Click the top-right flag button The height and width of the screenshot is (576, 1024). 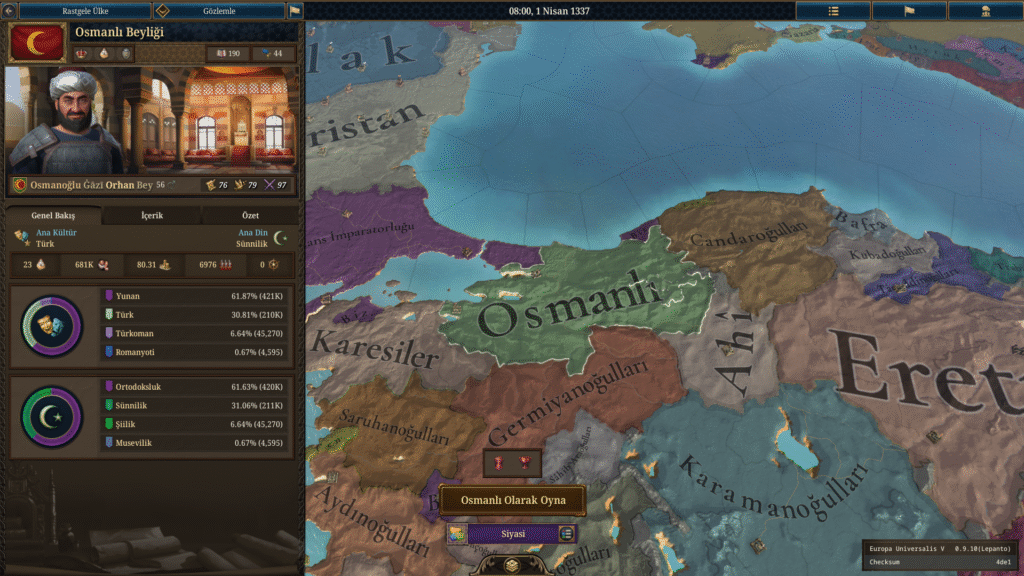(x=909, y=10)
